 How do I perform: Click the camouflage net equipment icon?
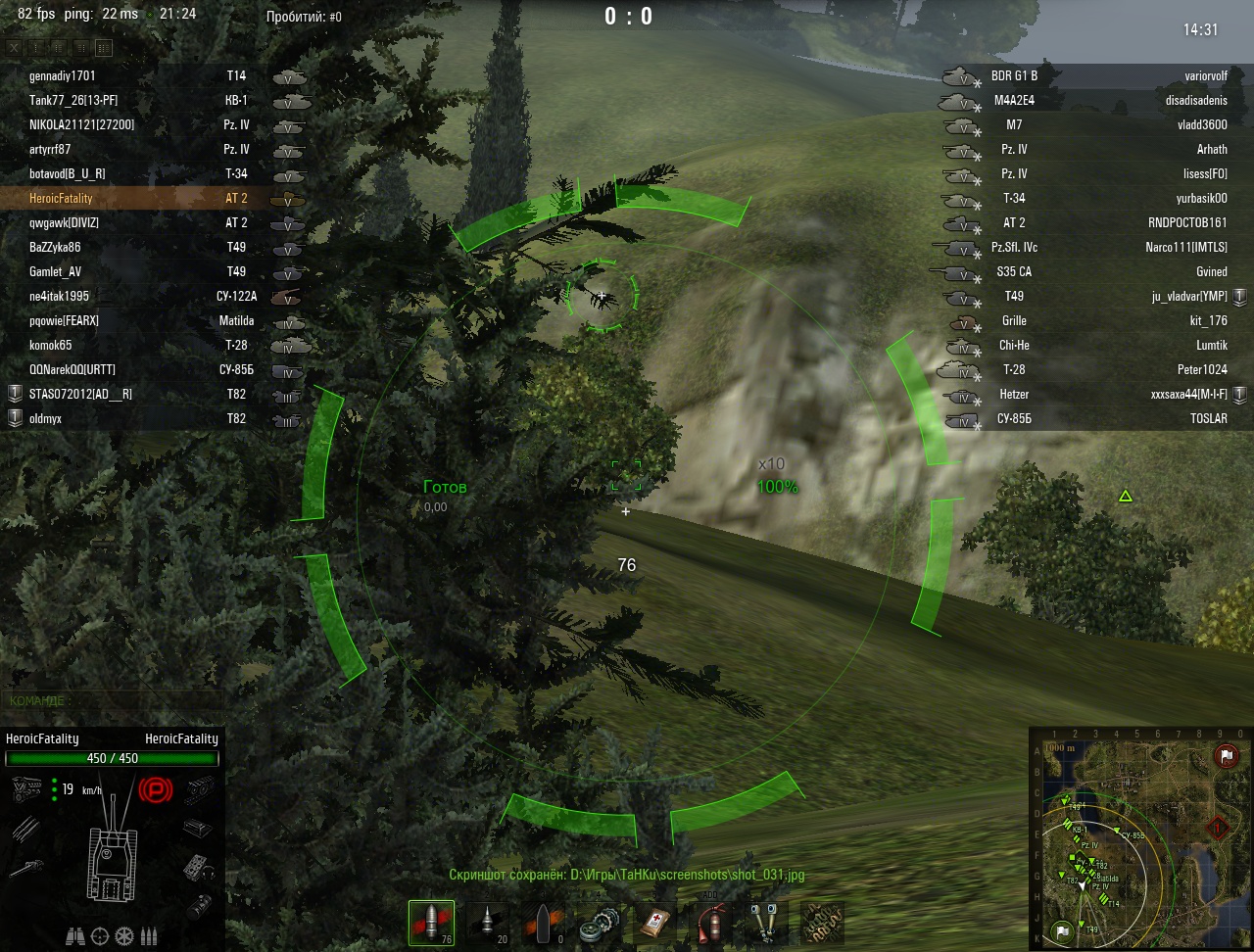coord(822,923)
